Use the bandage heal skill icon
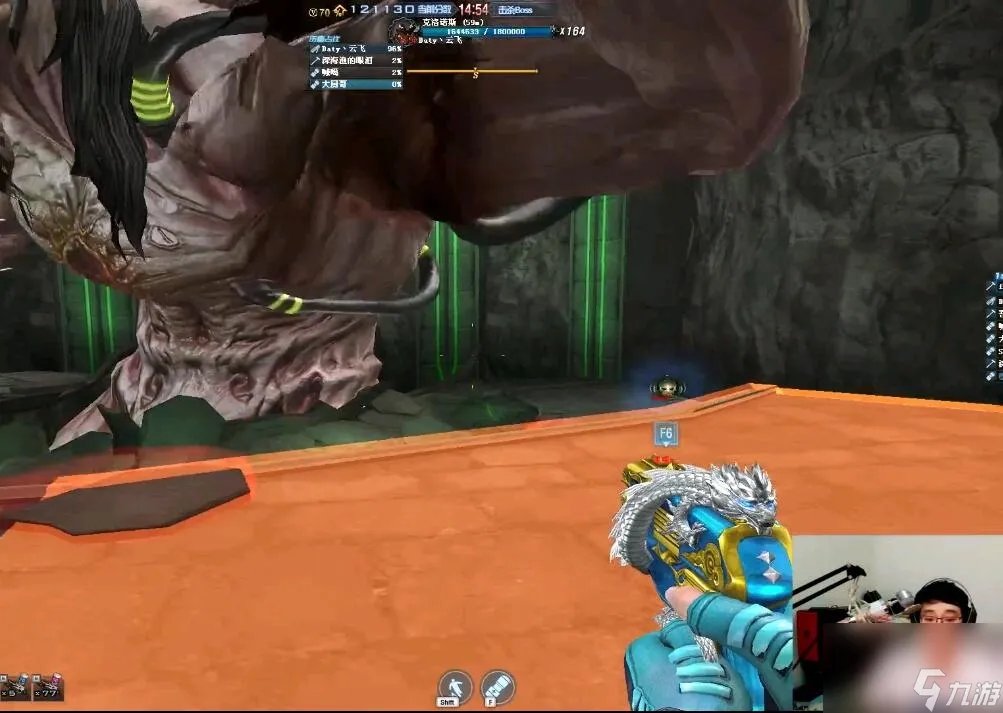 click(497, 686)
